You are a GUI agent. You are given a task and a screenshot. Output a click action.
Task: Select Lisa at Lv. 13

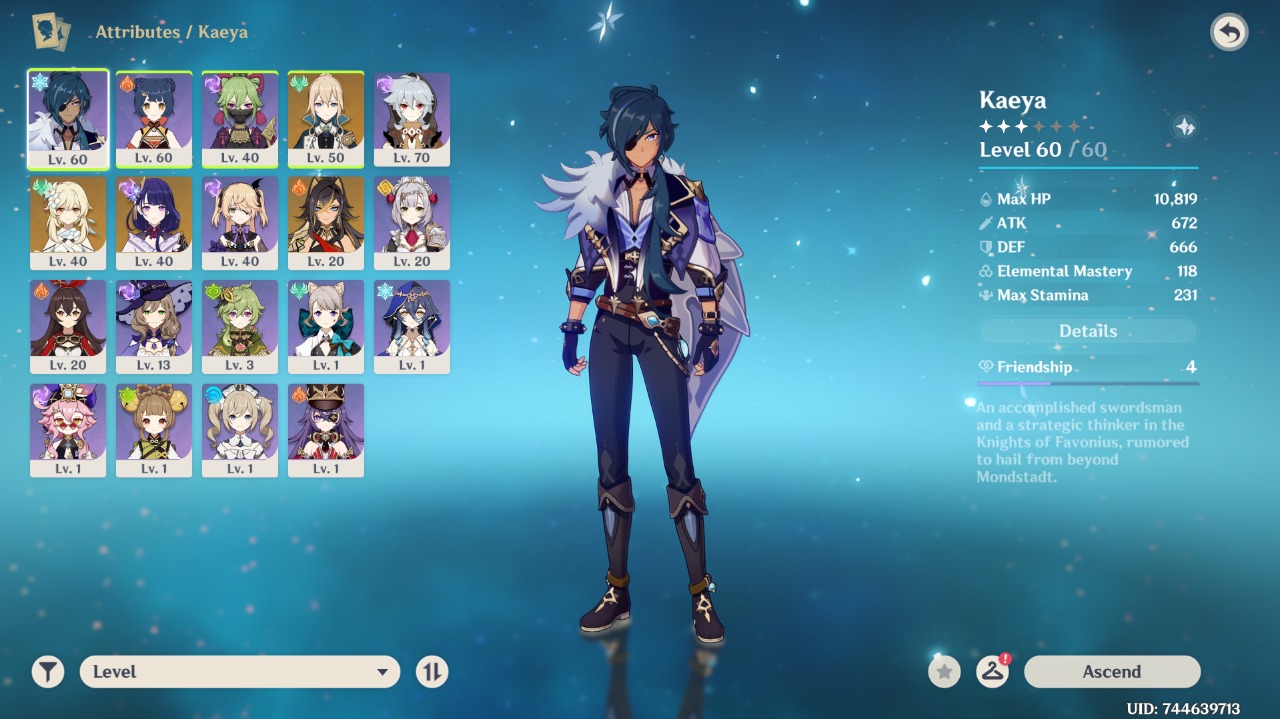(x=154, y=326)
